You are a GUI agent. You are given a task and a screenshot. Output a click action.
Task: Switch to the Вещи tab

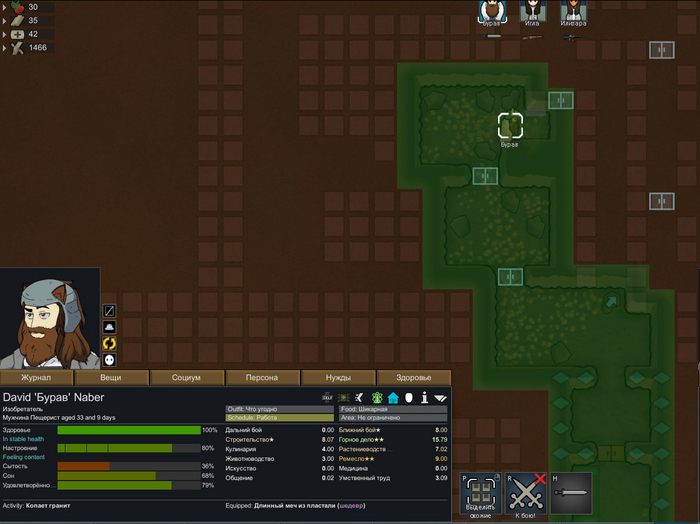coord(112,378)
